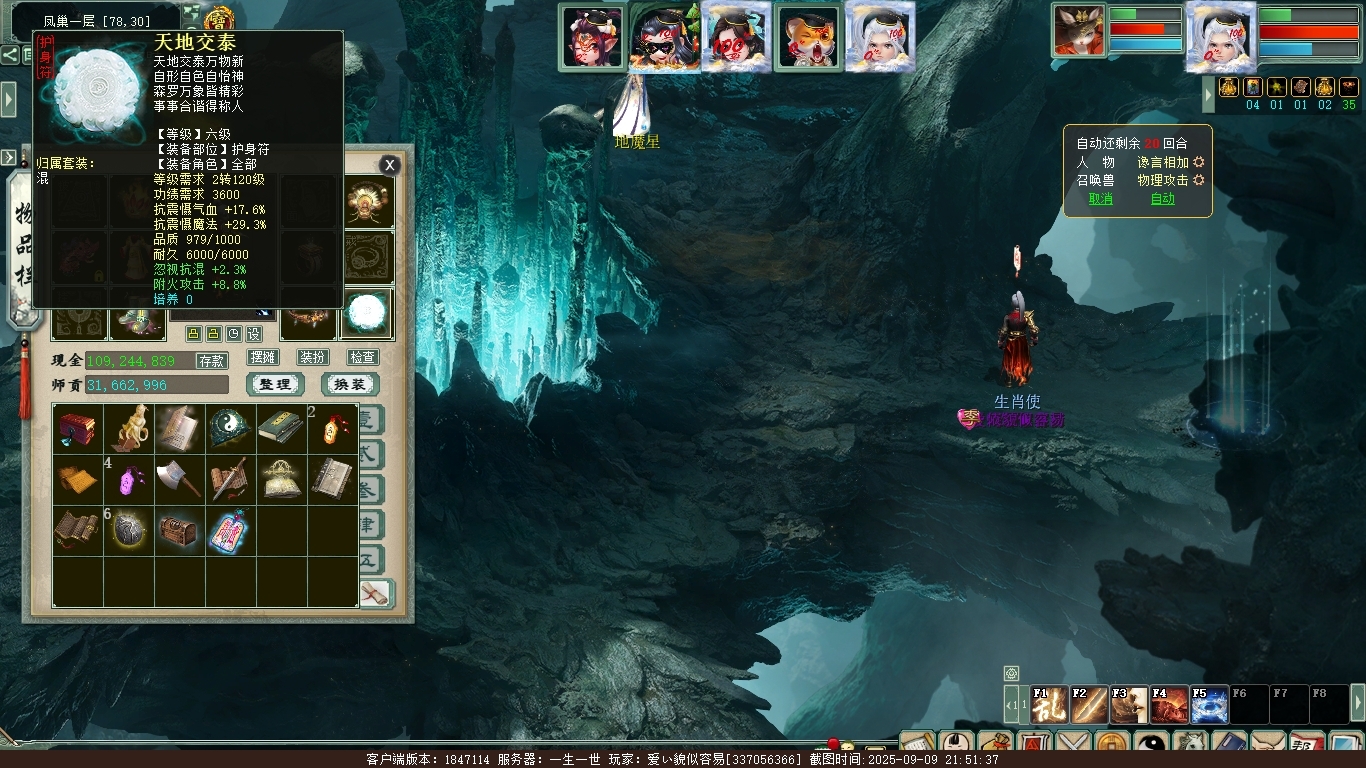1366x768 pixels.
Task: Click the 换装 outfit swap button
Action: (349, 385)
